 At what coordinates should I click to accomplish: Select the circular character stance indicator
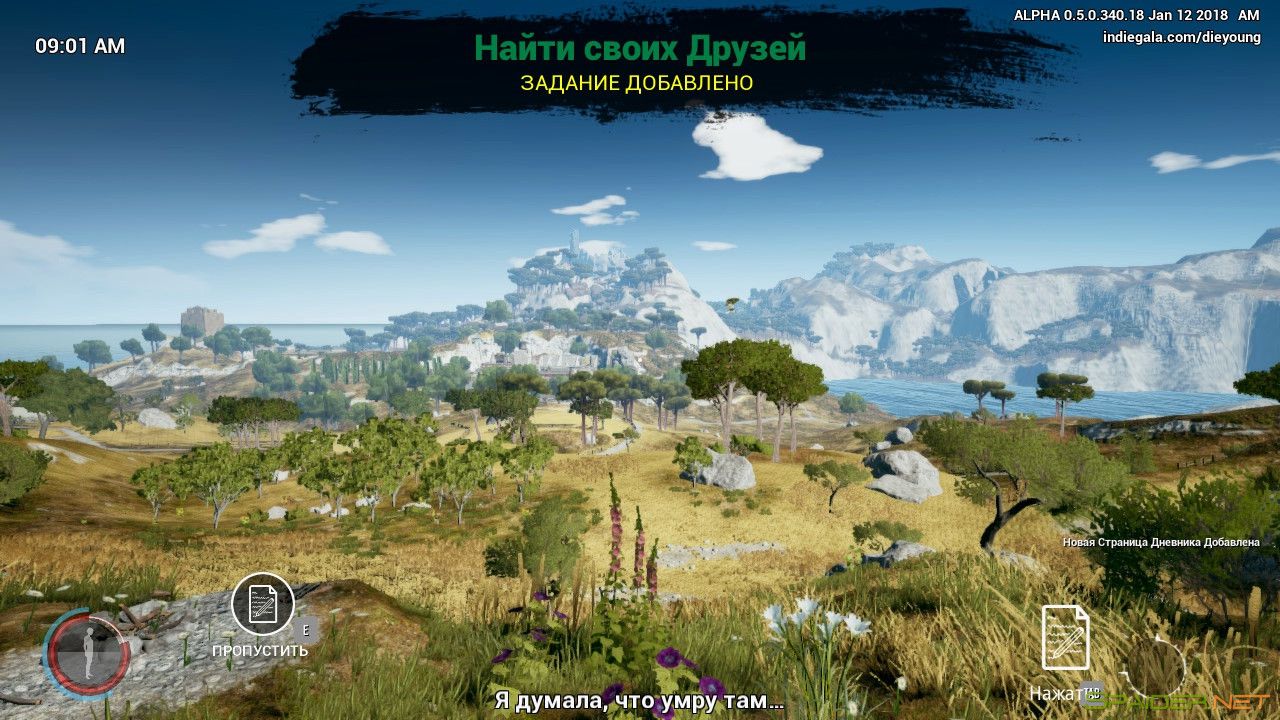tap(88, 655)
